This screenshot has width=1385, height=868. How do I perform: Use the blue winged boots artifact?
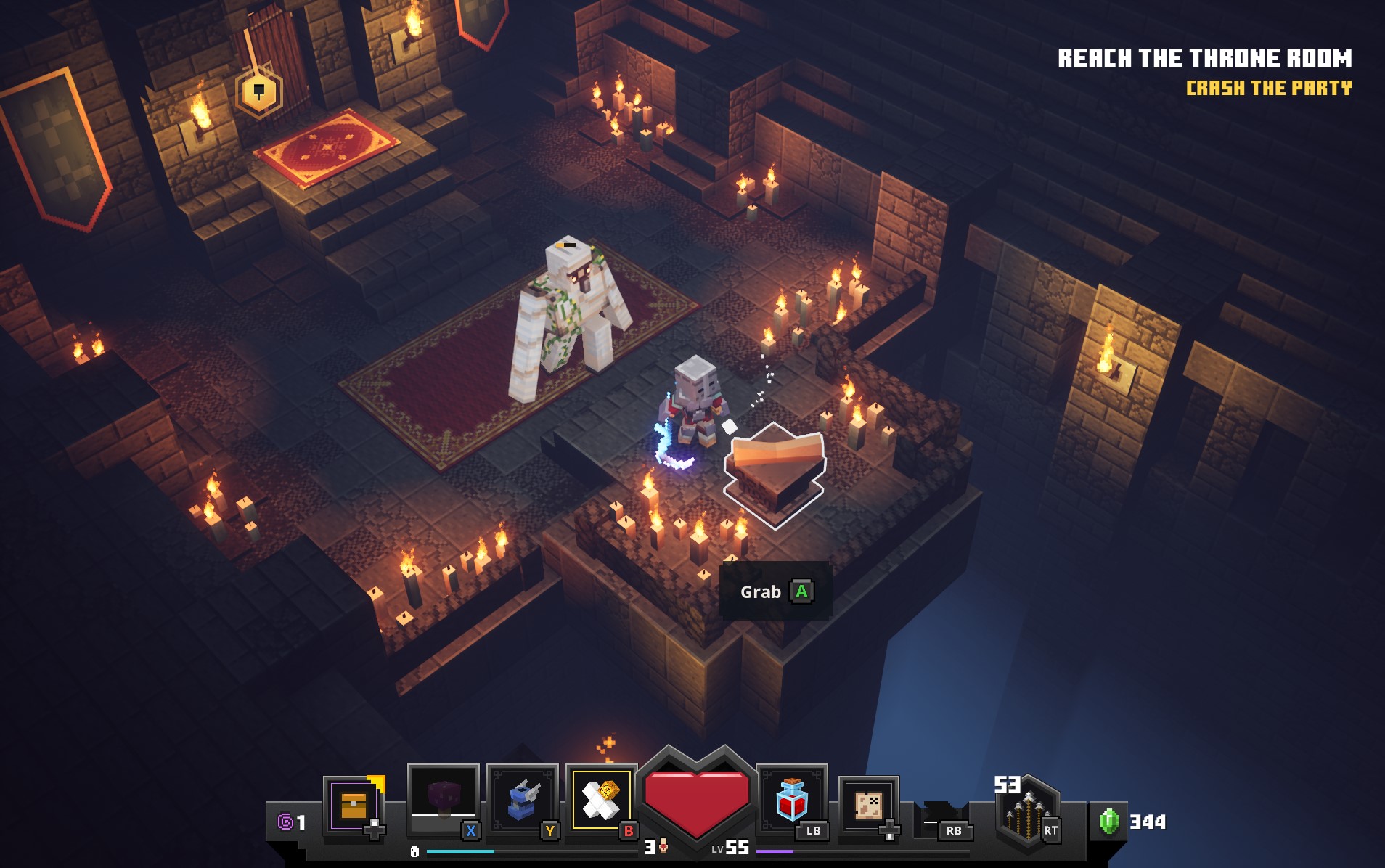[x=522, y=800]
